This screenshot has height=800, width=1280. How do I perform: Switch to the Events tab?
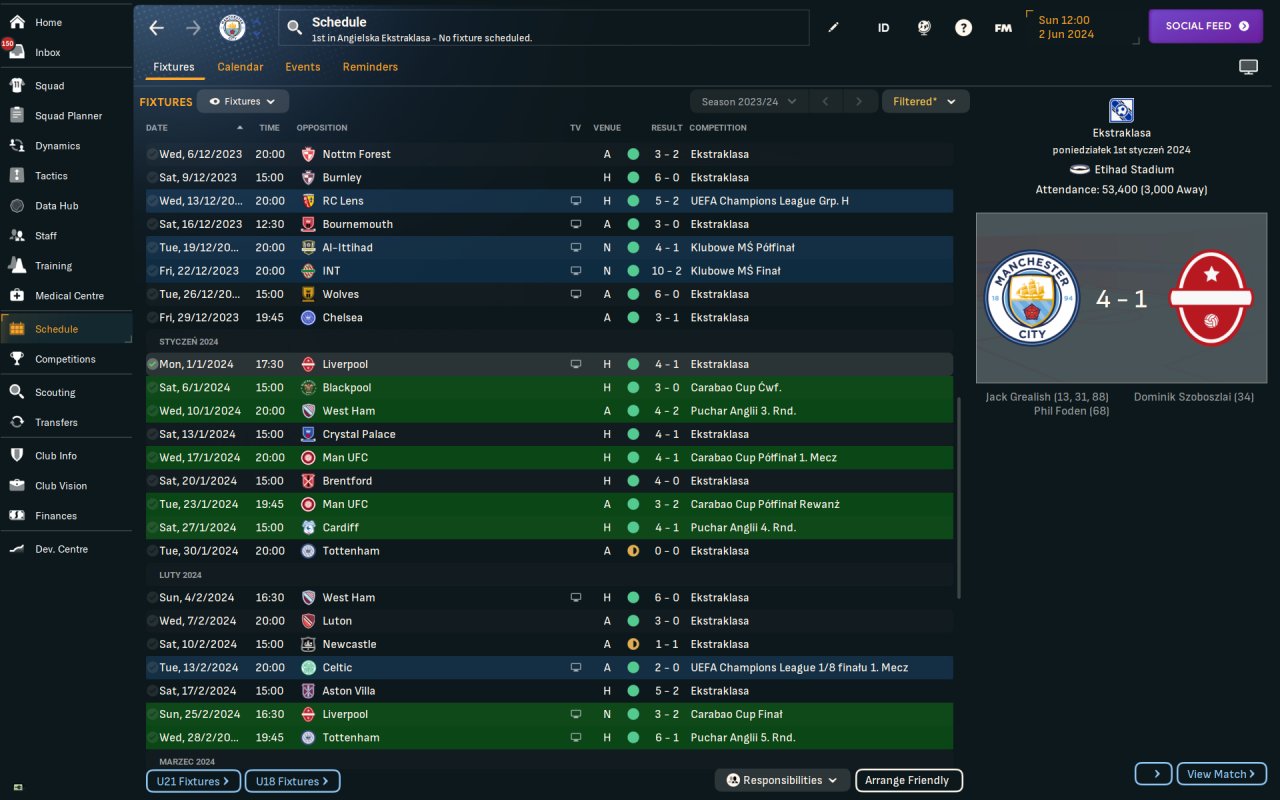(x=302, y=67)
